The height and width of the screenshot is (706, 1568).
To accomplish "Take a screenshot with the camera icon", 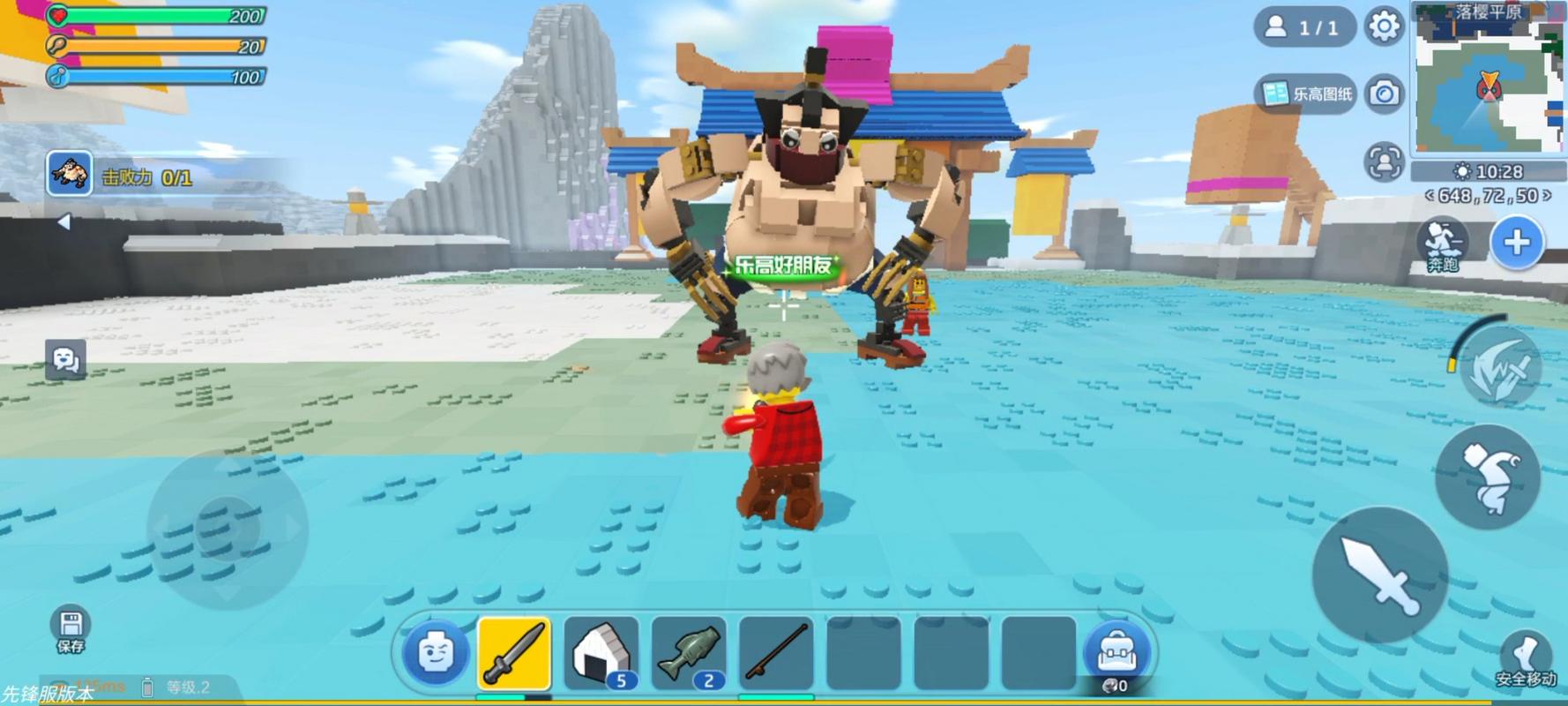I will 1384,94.
